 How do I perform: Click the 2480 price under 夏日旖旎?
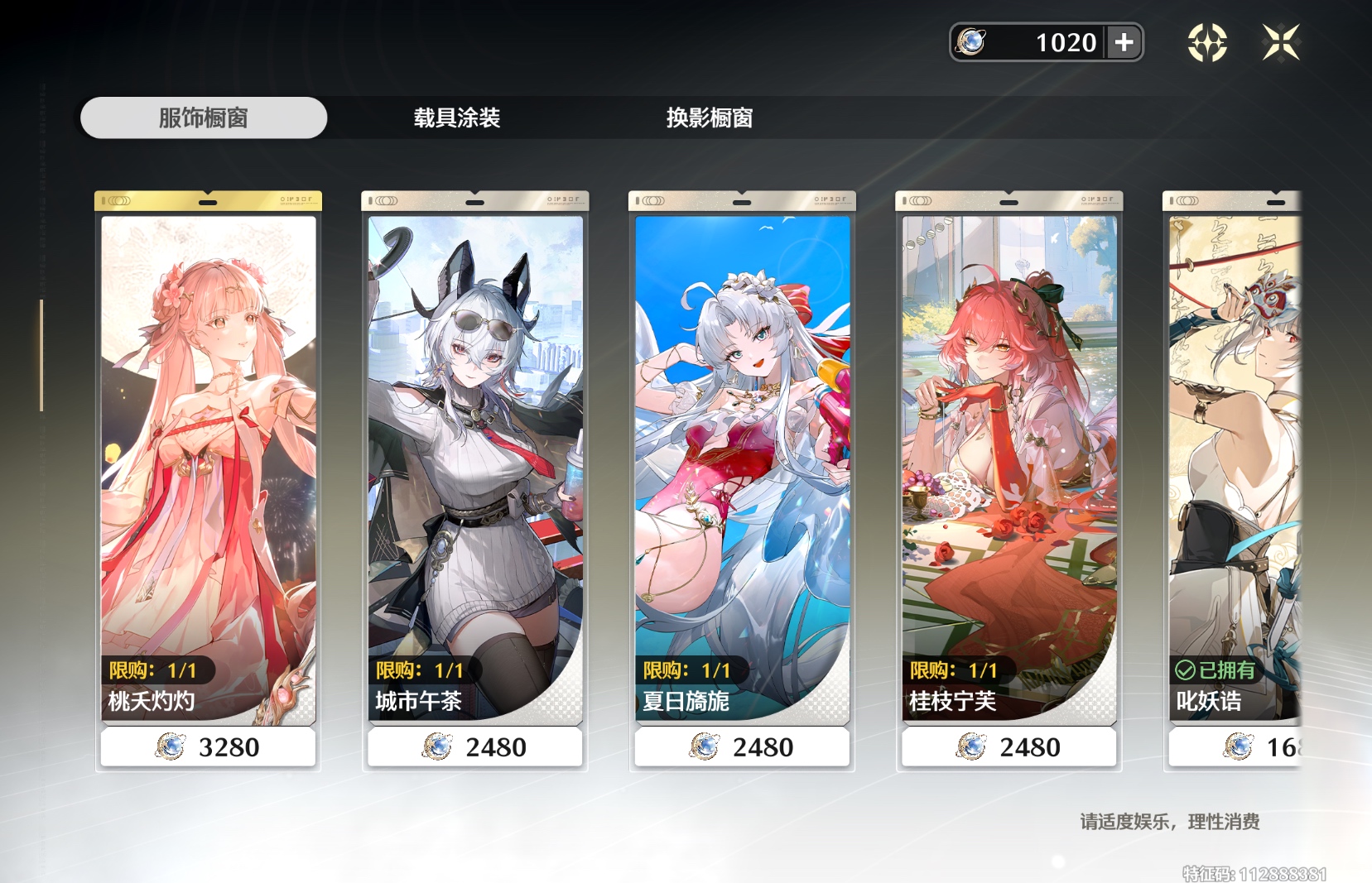coord(742,747)
